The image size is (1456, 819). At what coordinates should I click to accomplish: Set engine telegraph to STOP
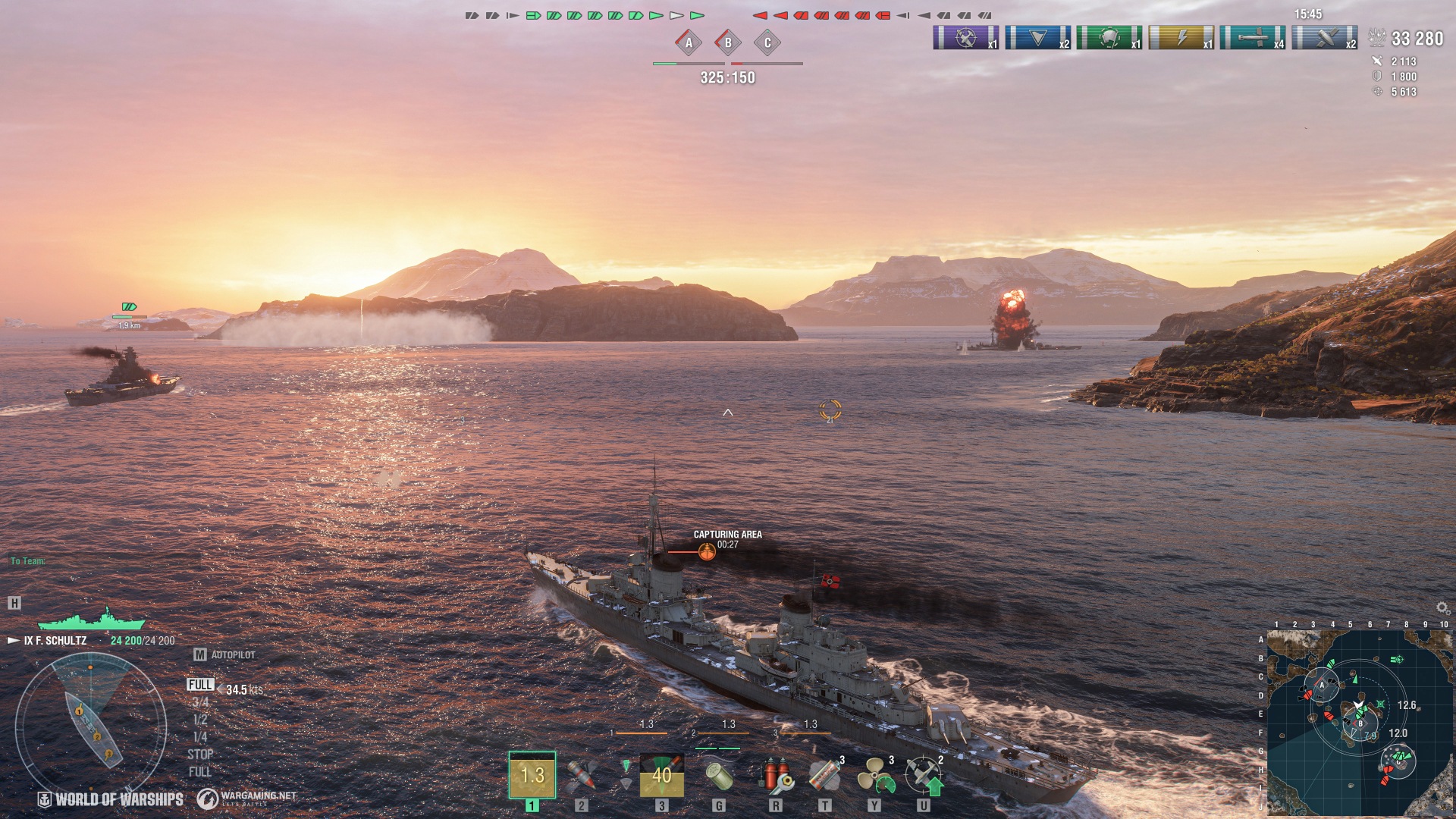[x=200, y=755]
